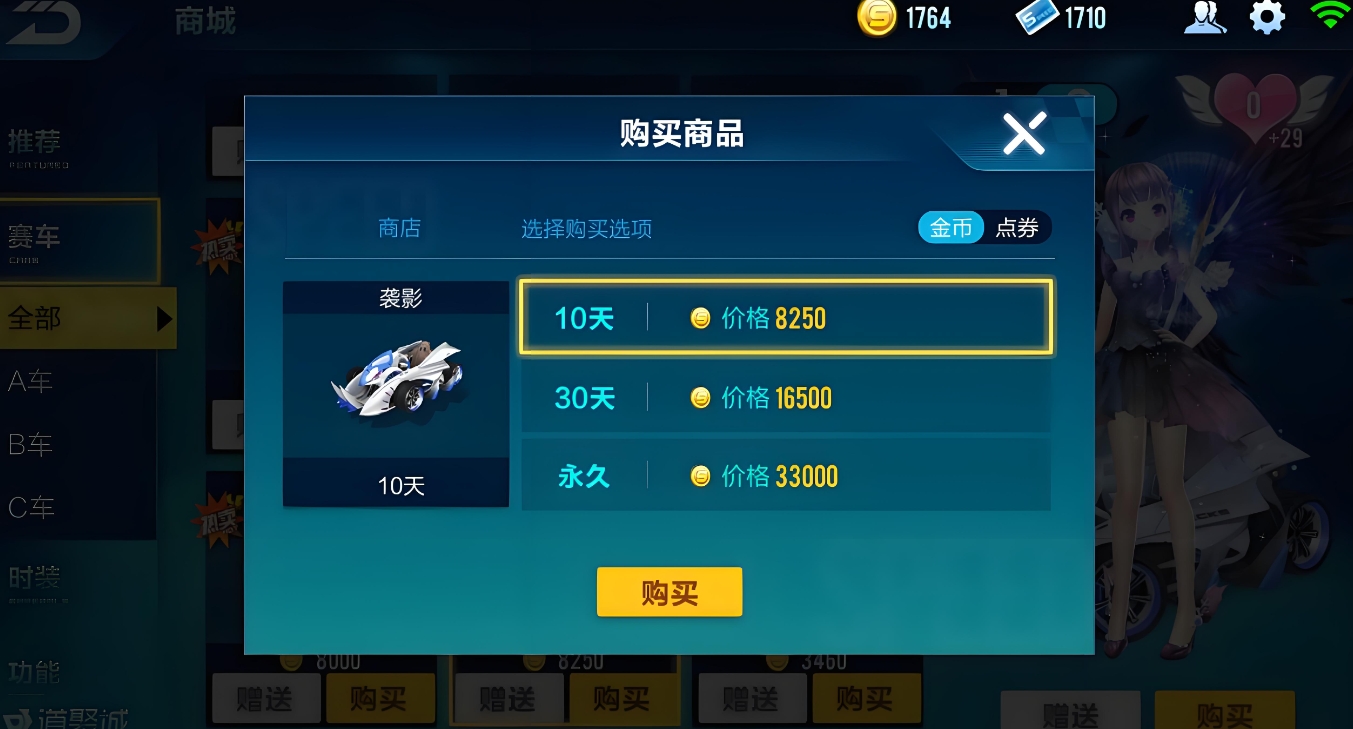Open the settings gear icon

[x=1267, y=17]
